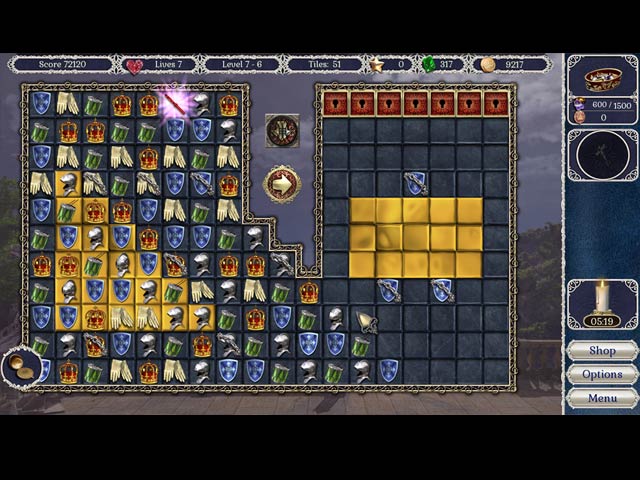Image resolution: width=640 pixels, height=480 pixels.
Task: Click the round dark power-up dial
Action: coord(602,154)
